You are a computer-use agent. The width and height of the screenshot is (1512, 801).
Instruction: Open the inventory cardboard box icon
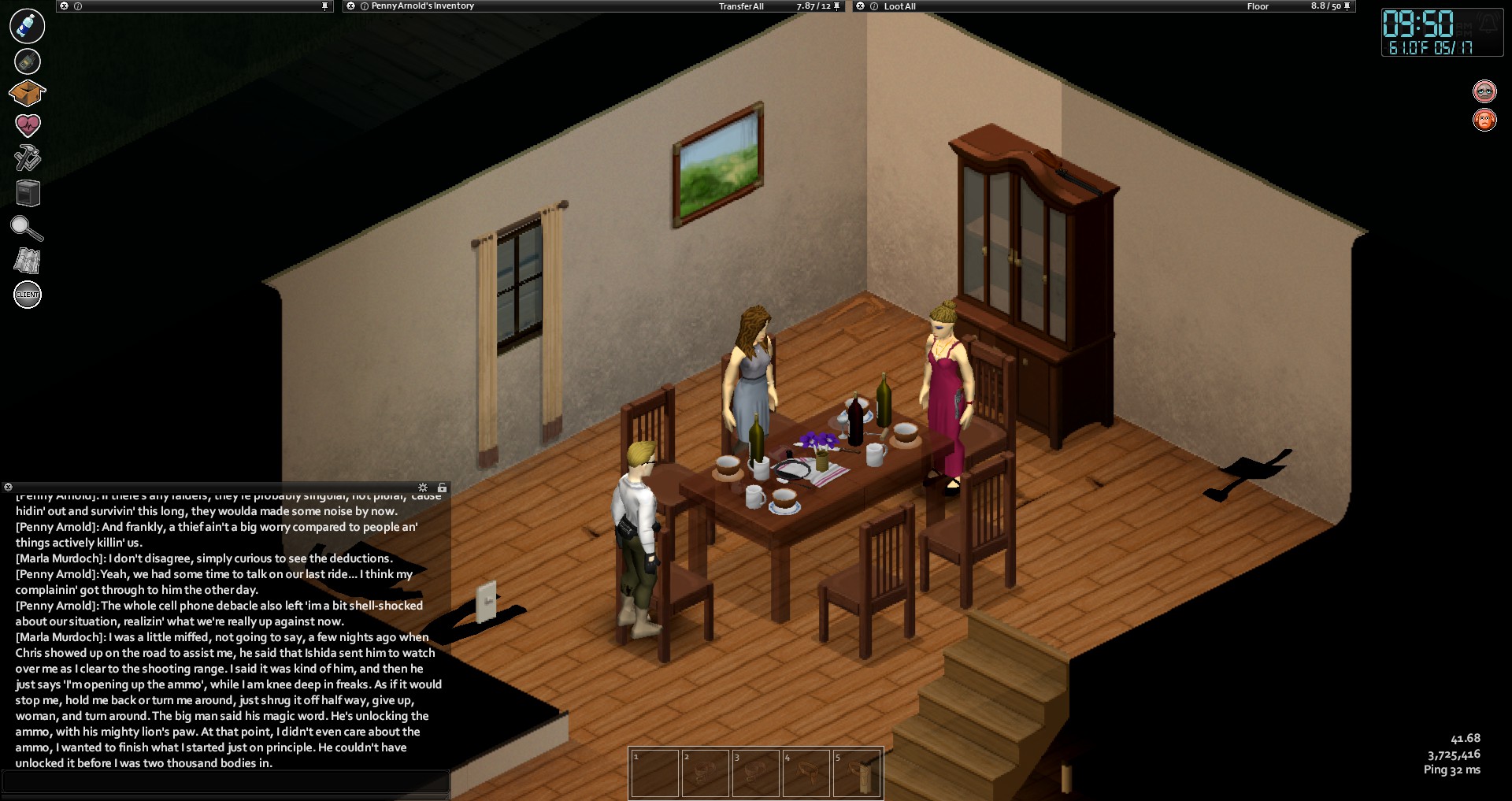pos(27,93)
